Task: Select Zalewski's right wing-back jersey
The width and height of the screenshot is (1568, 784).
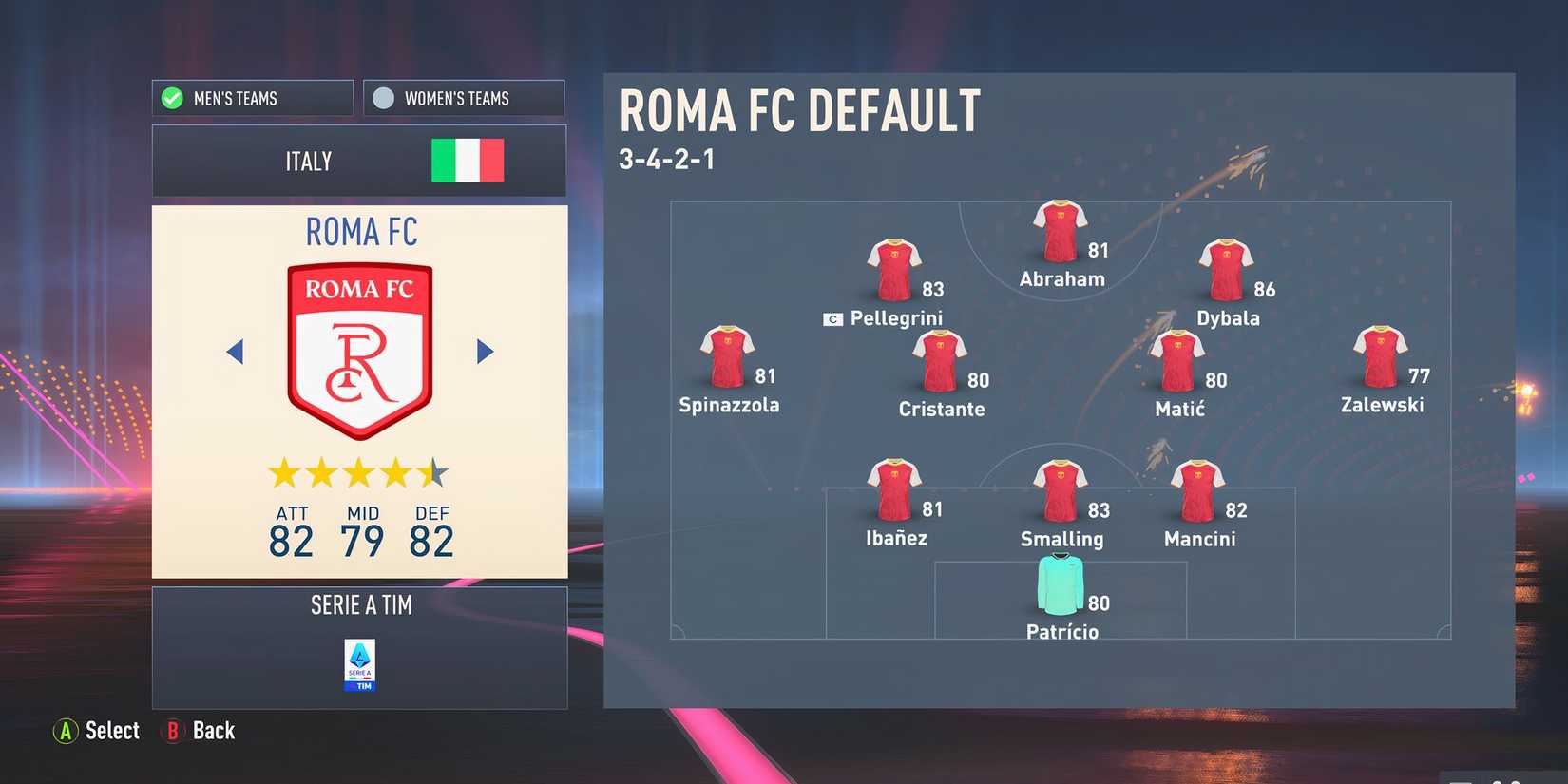Action: (1381, 354)
